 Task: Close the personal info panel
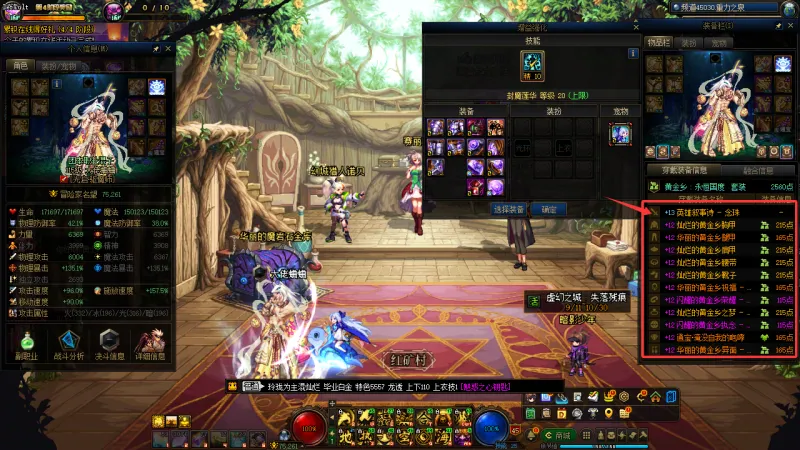(x=170, y=48)
